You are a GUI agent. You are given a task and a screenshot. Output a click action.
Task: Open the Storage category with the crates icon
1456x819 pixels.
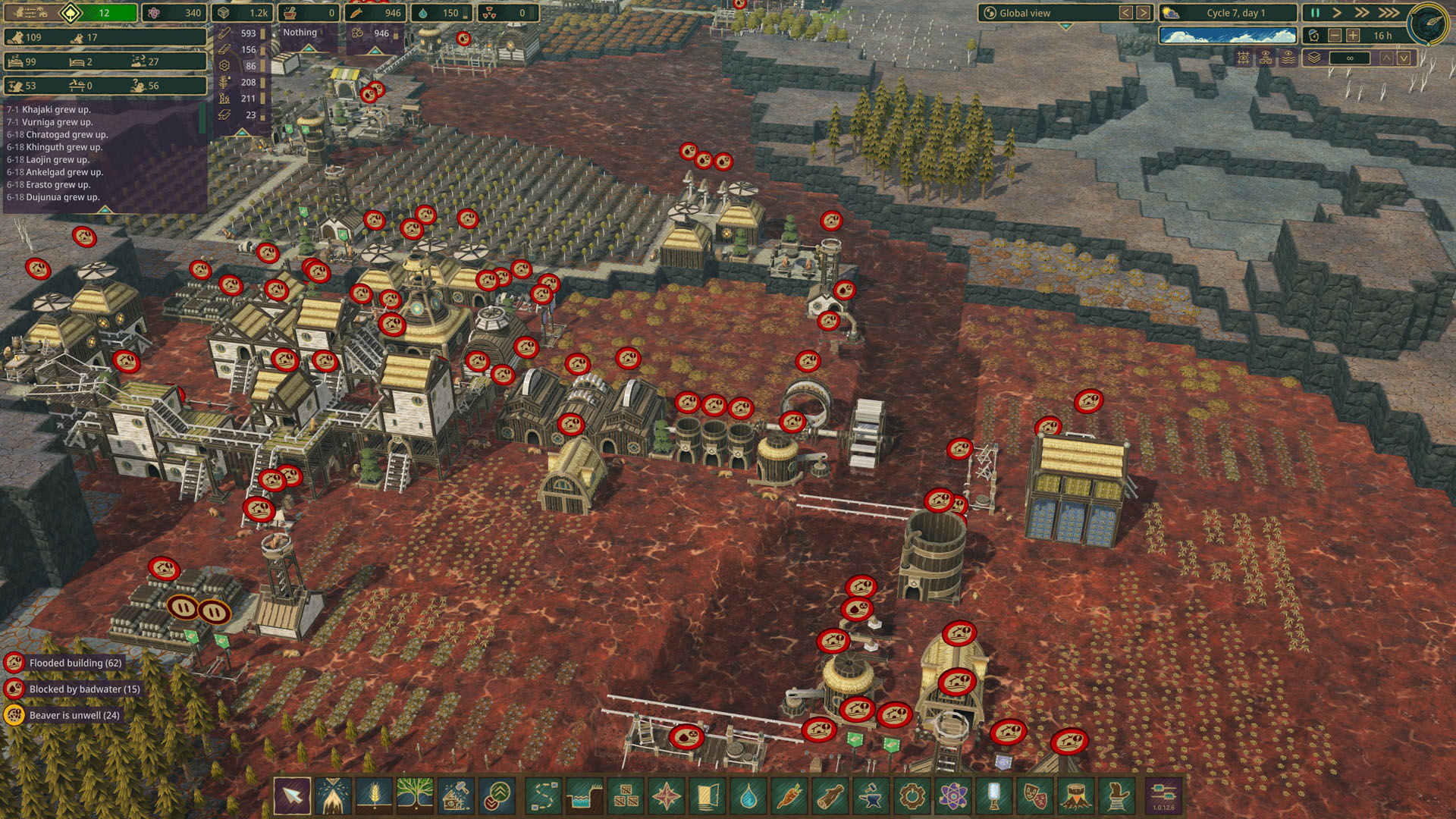pos(626,796)
